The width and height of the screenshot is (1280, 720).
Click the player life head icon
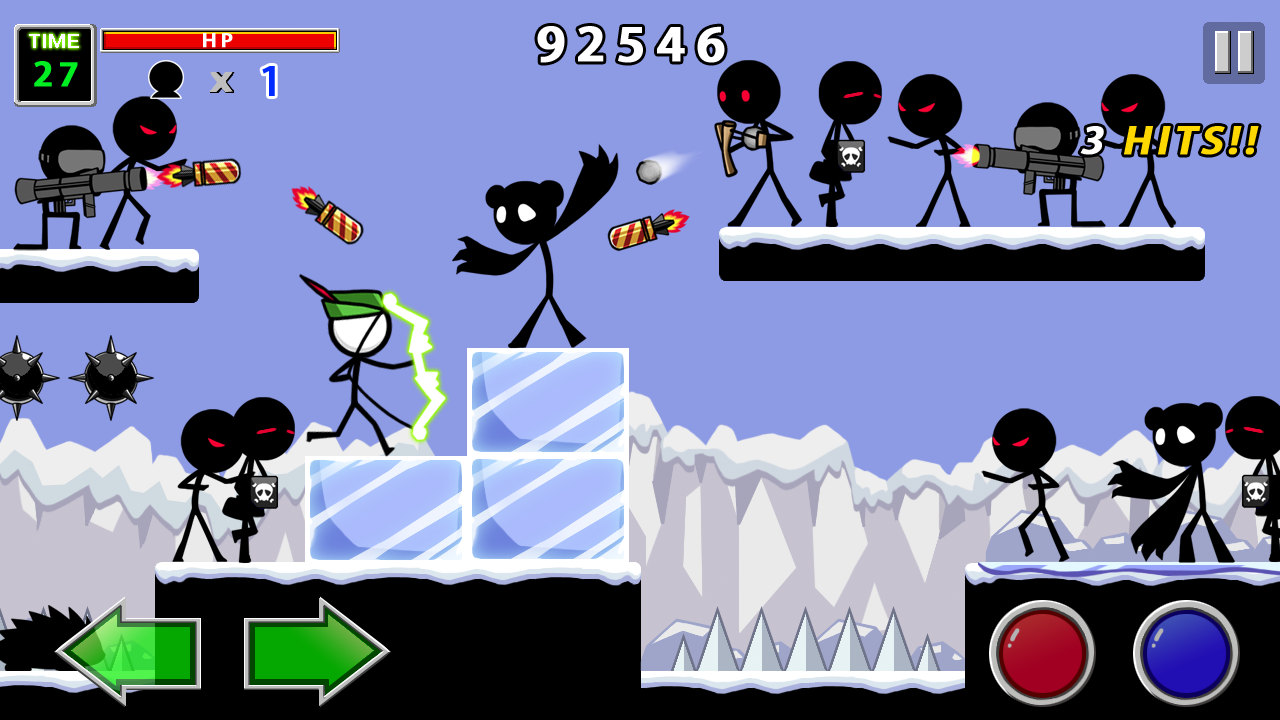coord(167,78)
